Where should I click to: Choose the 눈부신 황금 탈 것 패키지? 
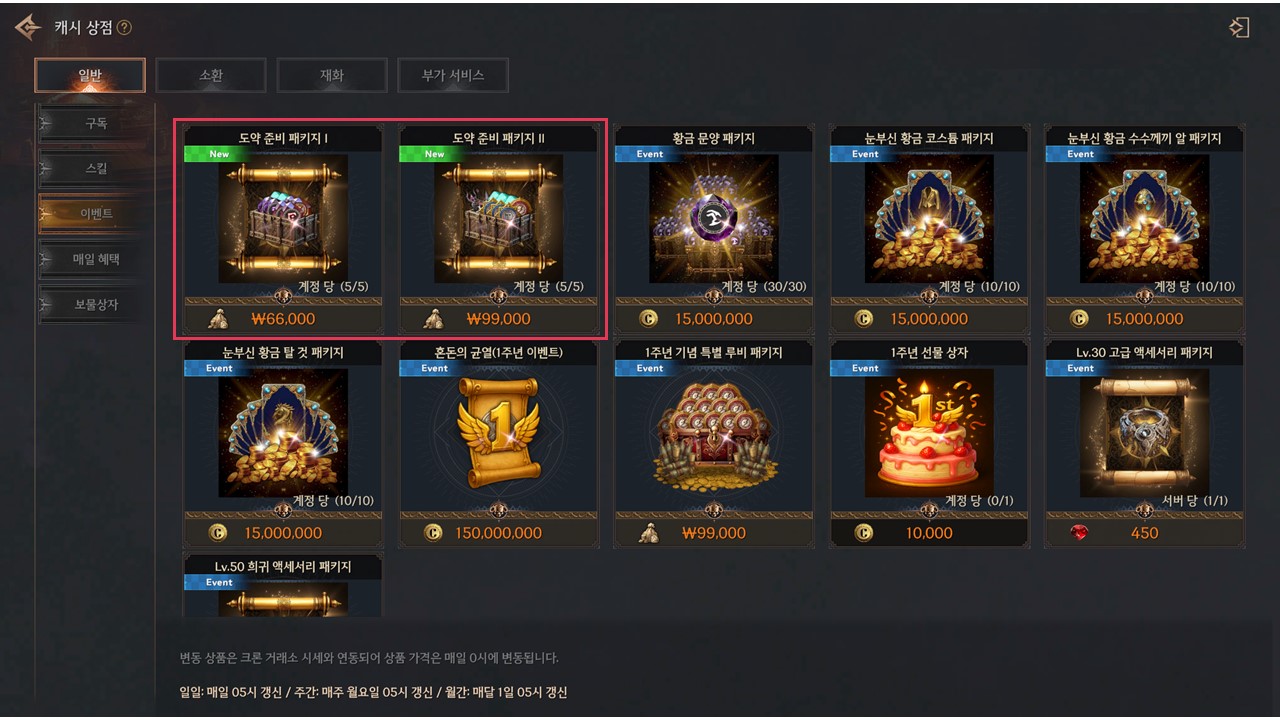click(x=283, y=433)
